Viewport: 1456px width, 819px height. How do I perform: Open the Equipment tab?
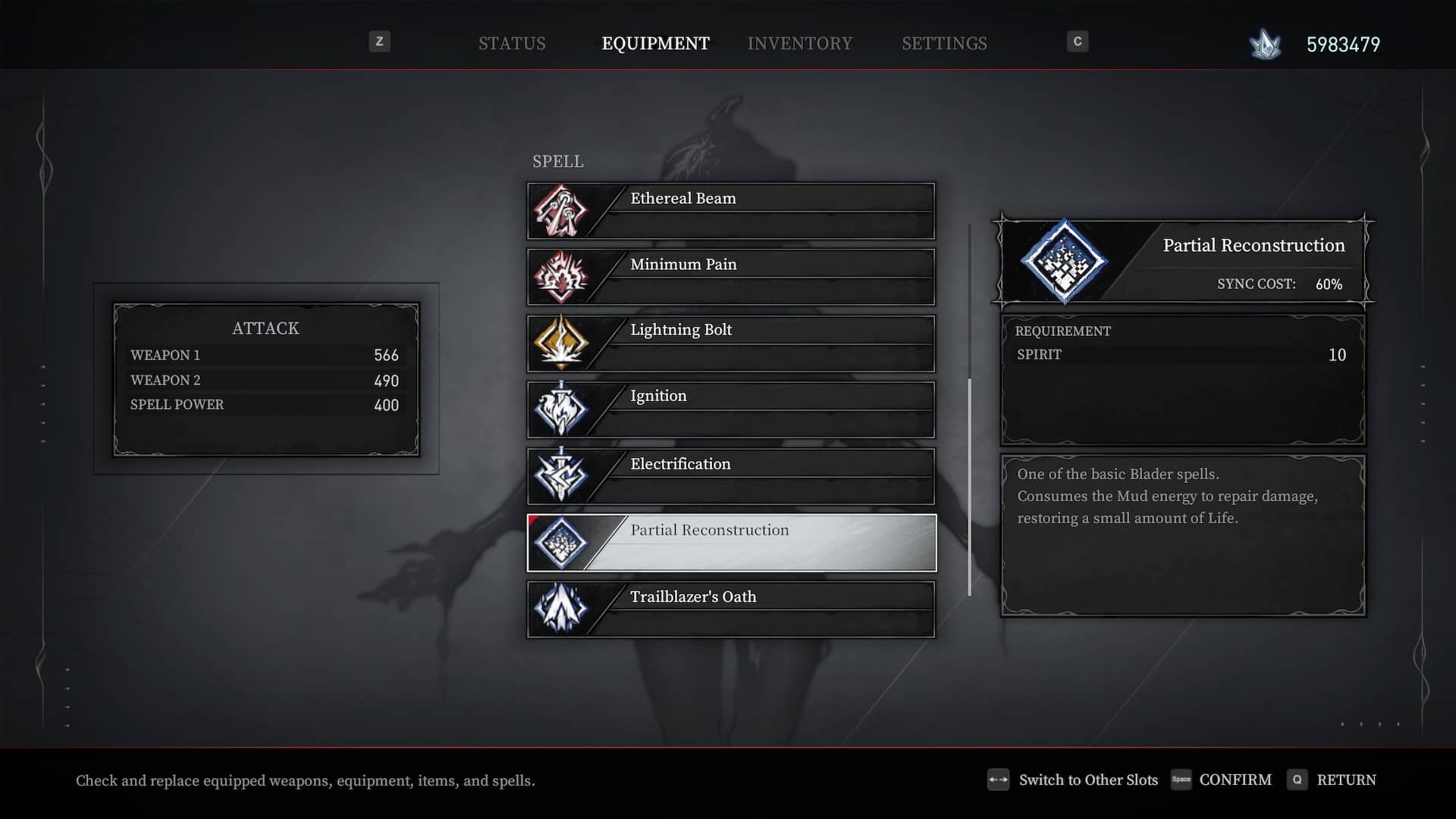click(x=655, y=43)
